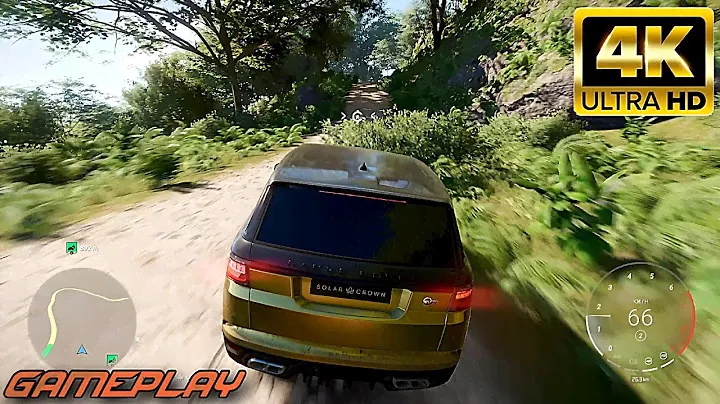Select the blue player arrow on the minimap
The image size is (720, 404).
click(80, 350)
